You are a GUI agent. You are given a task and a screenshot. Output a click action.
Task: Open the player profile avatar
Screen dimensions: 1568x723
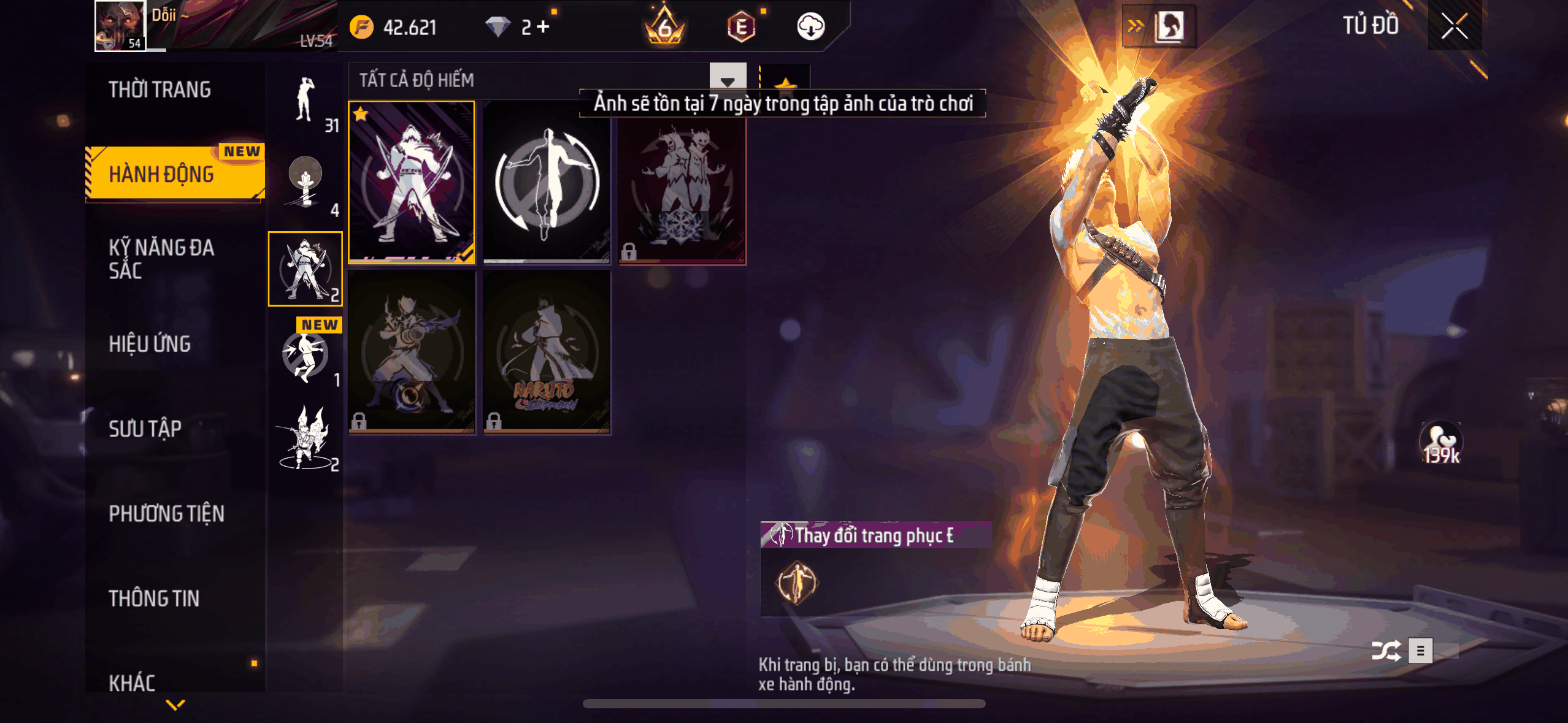tap(120, 26)
